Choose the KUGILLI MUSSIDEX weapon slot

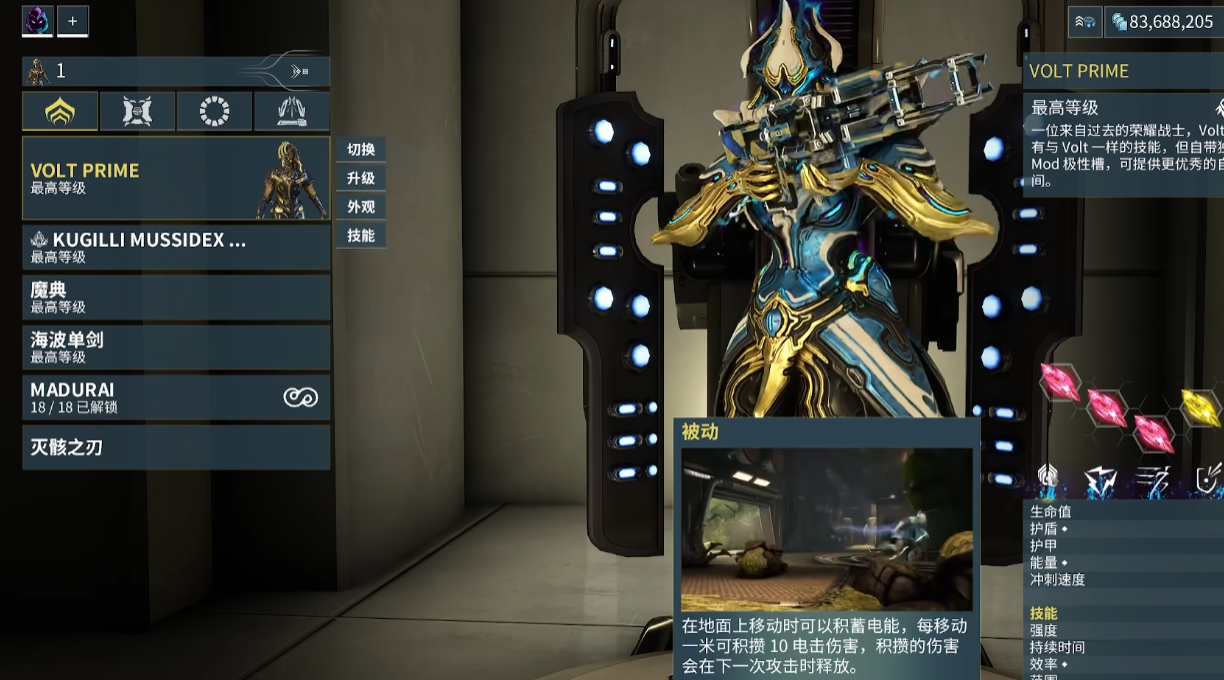tap(176, 247)
